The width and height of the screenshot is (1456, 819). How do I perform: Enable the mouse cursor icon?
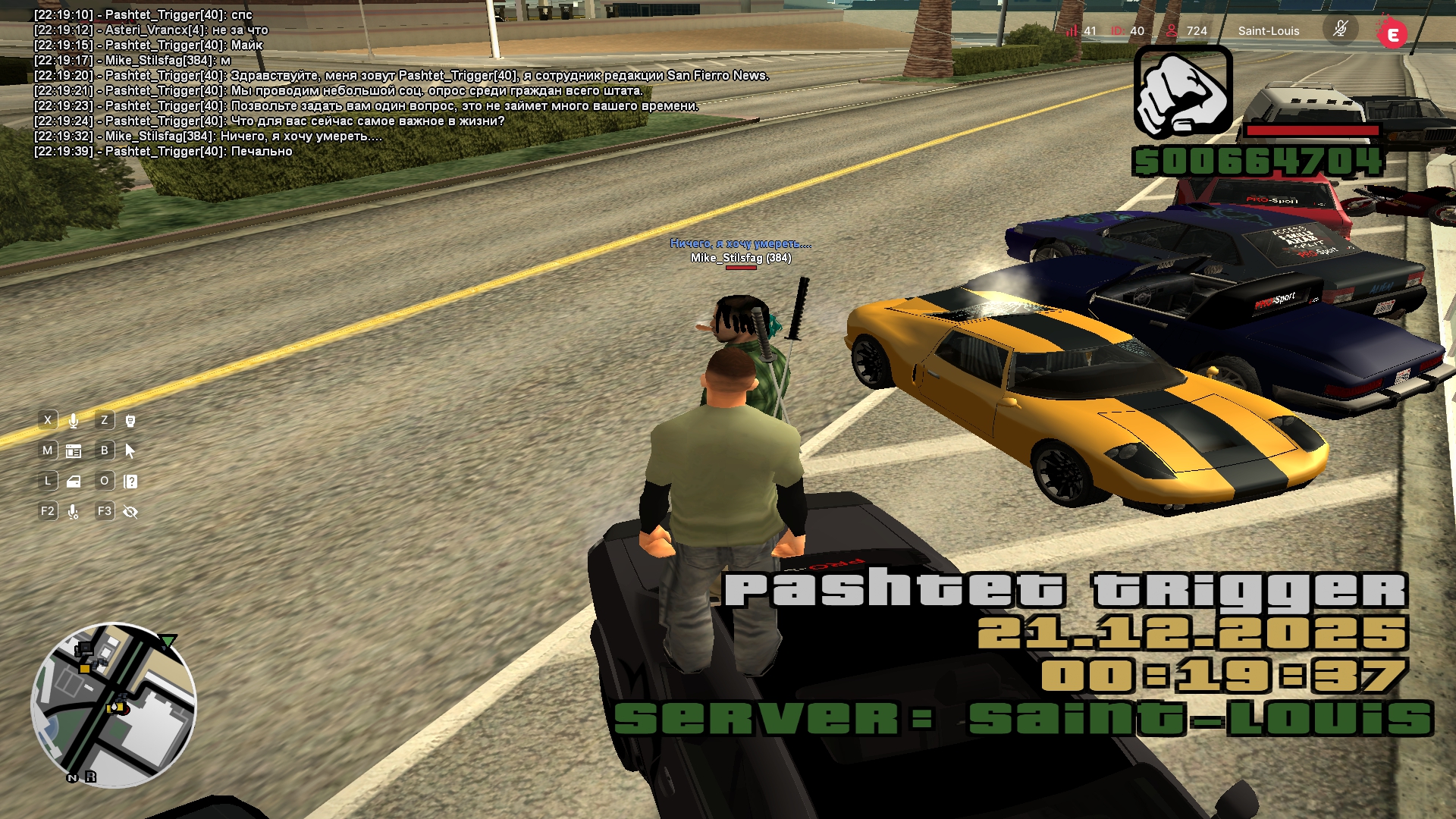coord(130,451)
